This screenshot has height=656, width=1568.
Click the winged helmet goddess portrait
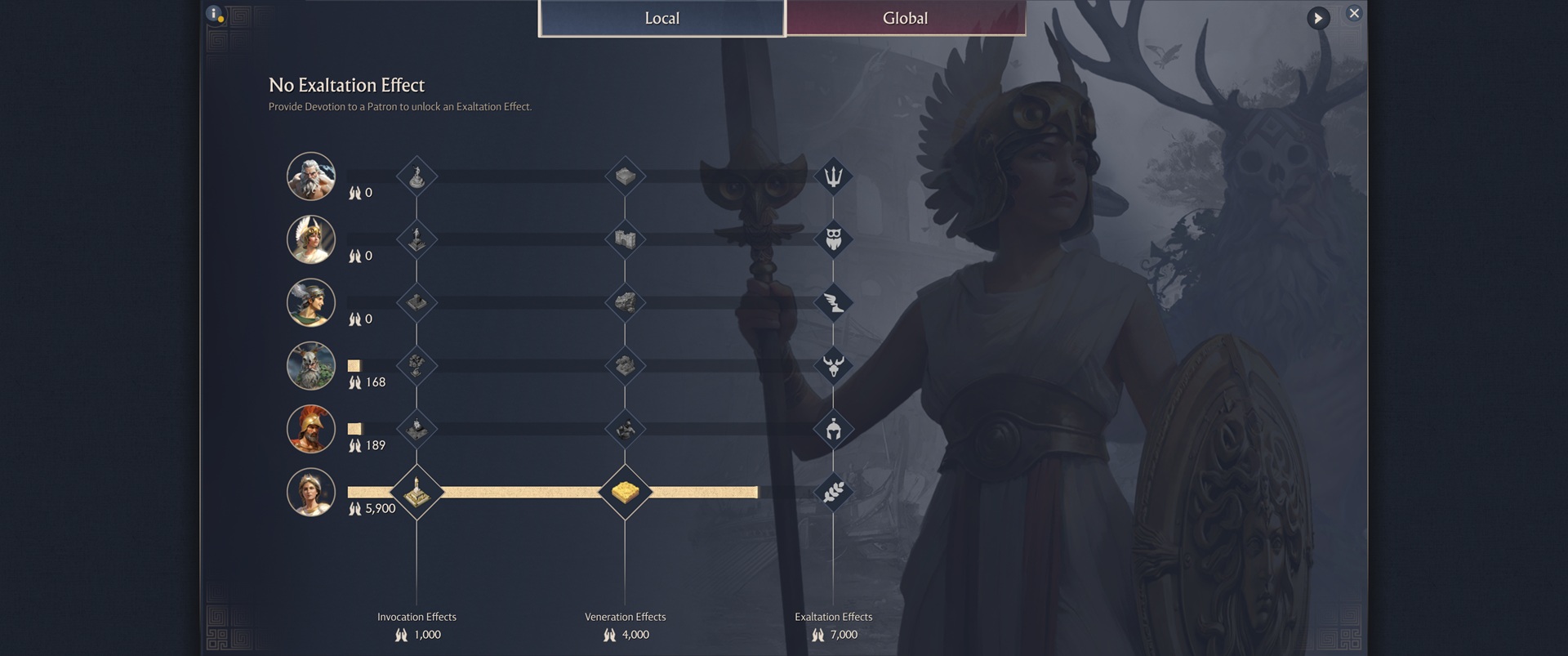pyautogui.click(x=311, y=239)
